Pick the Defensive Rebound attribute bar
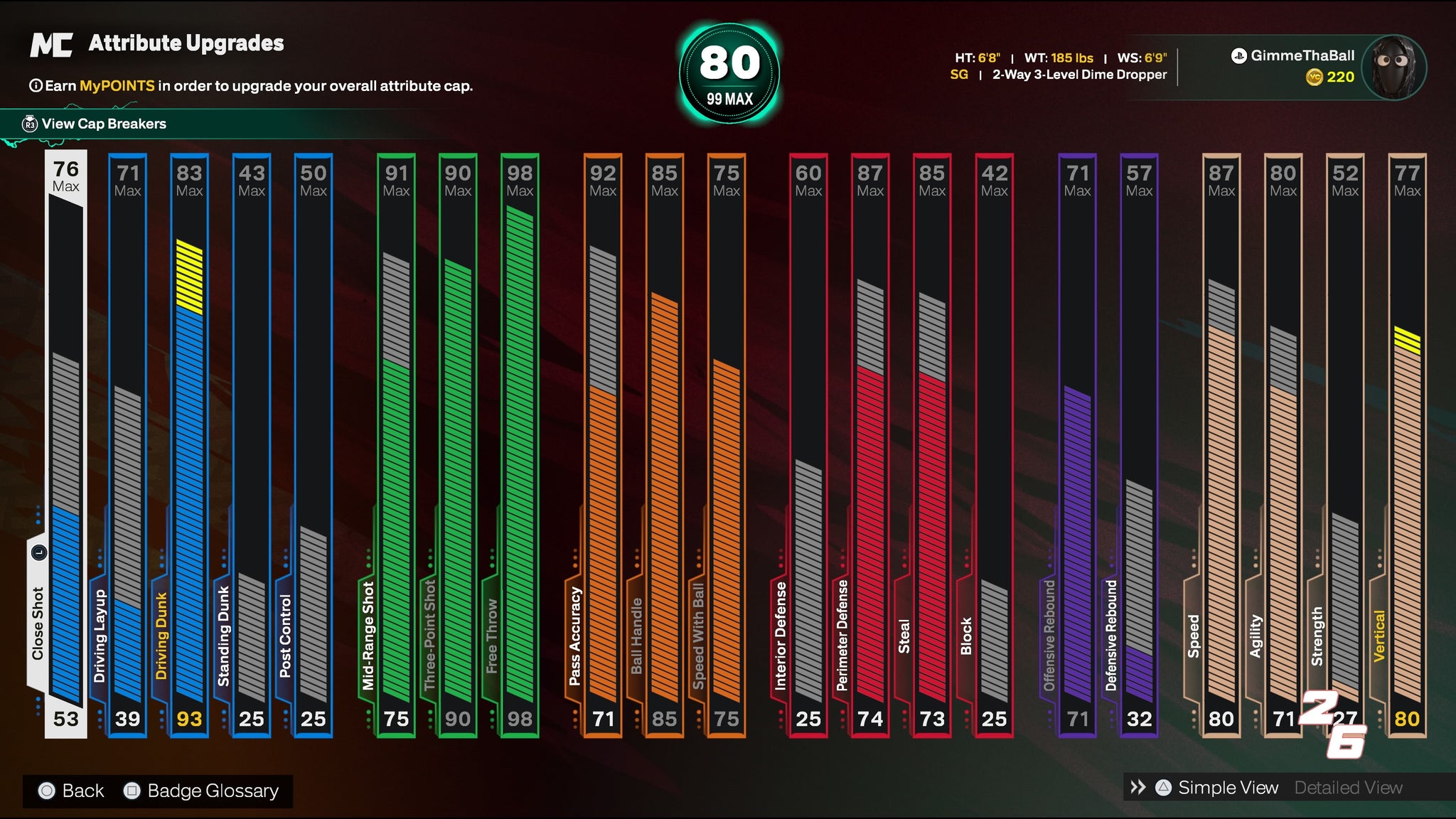The height and width of the screenshot is (819, 1456). [x=1139, y=444]
